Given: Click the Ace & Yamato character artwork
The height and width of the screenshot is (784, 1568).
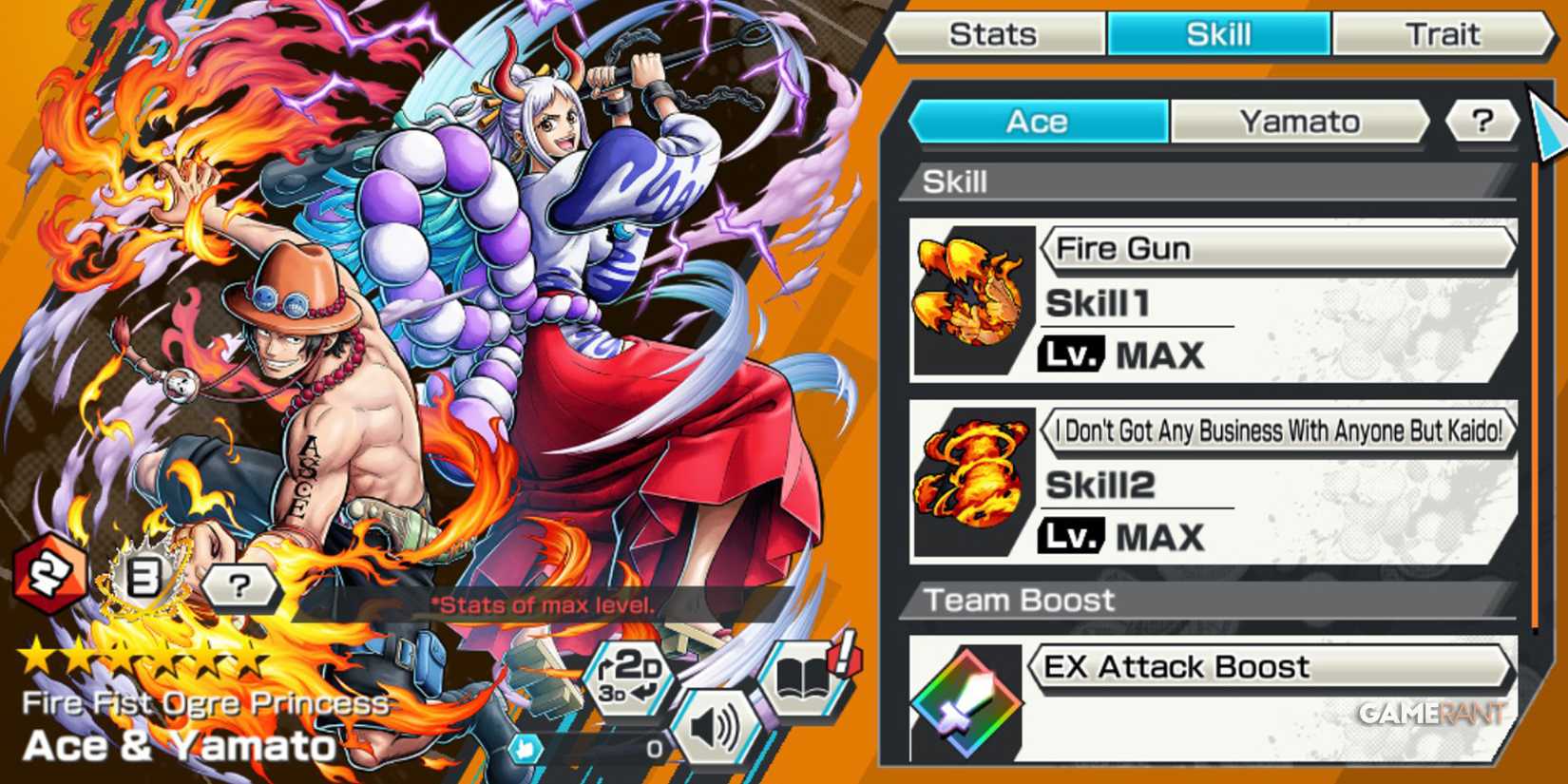Looking at the screenshot, I should pos(428,333).
